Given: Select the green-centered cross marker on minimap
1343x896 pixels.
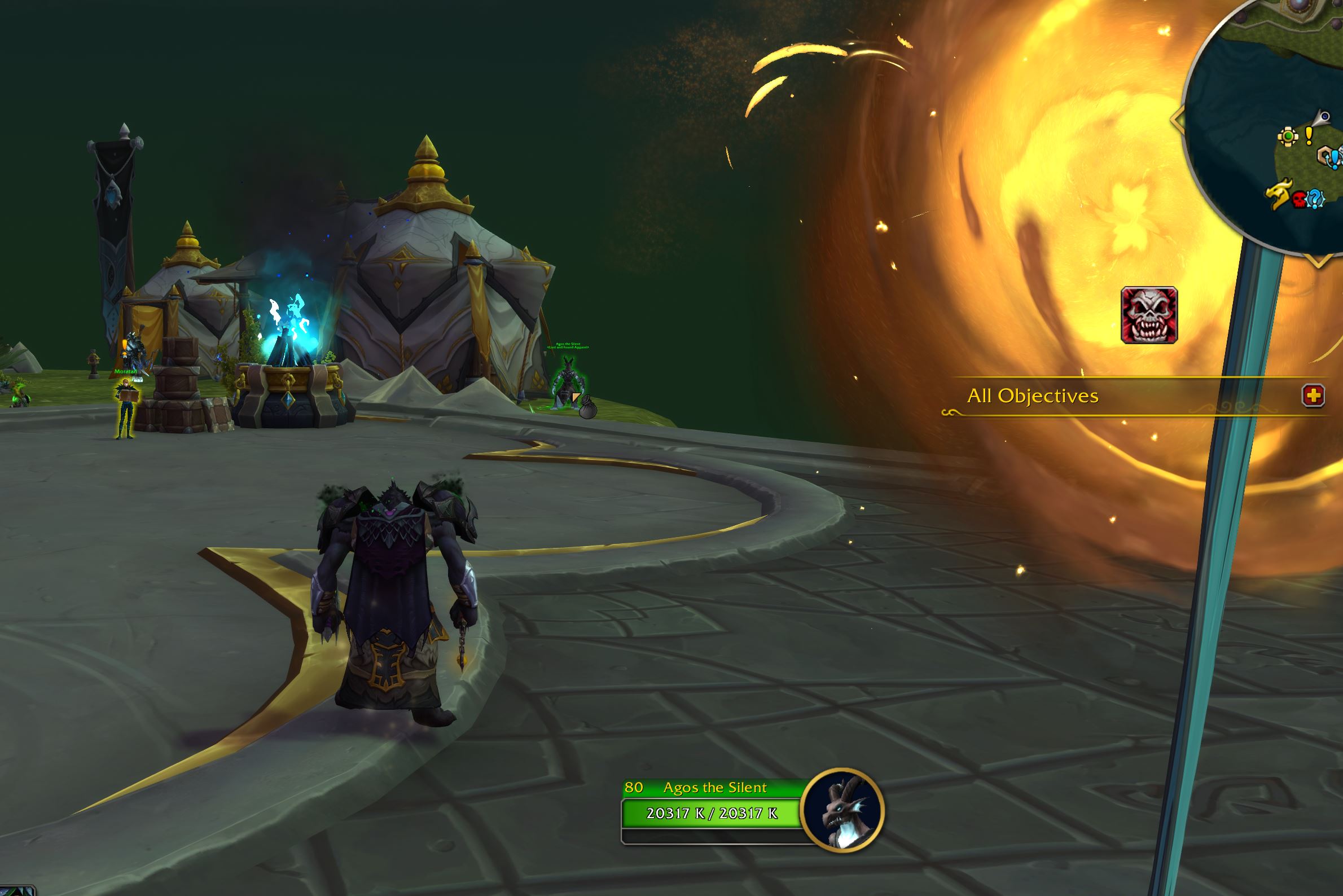Looking at the screenshot, I should point(1288,136).
